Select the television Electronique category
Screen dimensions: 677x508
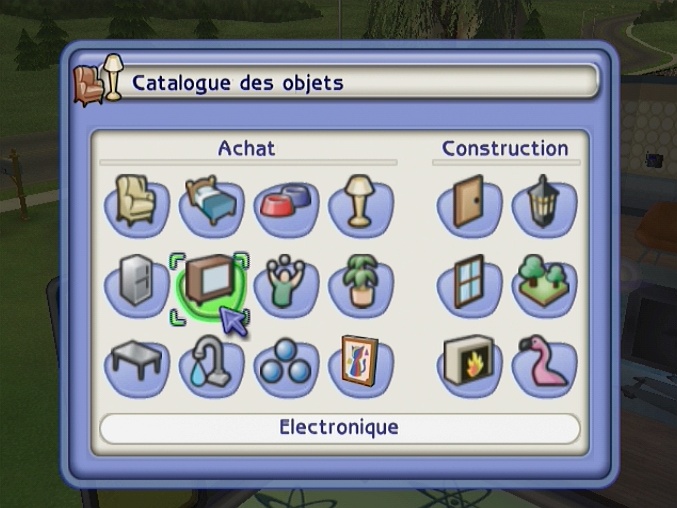coord(211,285)
